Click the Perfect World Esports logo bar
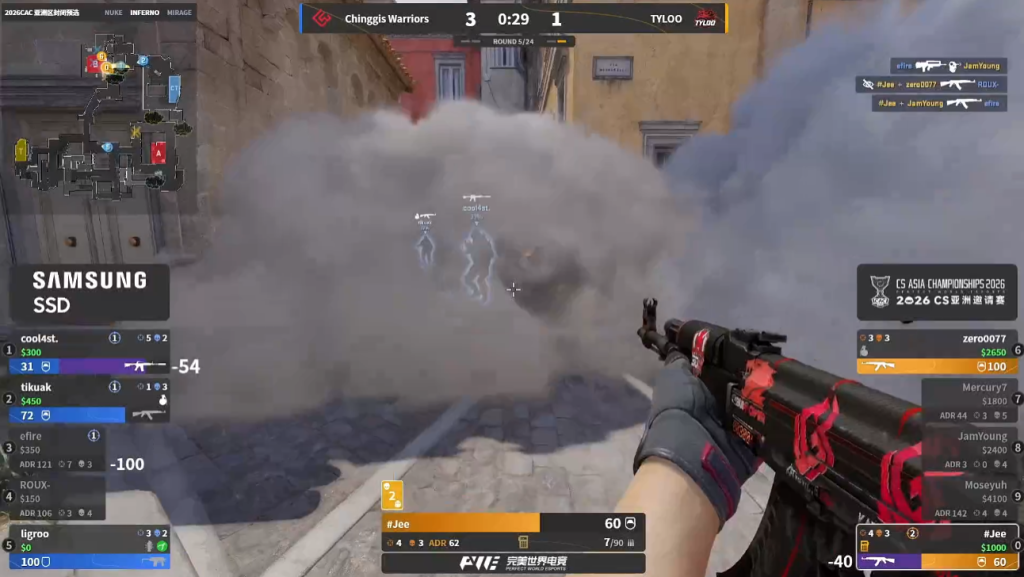This screenshot has height=577, width=1024. coord(513,563)
